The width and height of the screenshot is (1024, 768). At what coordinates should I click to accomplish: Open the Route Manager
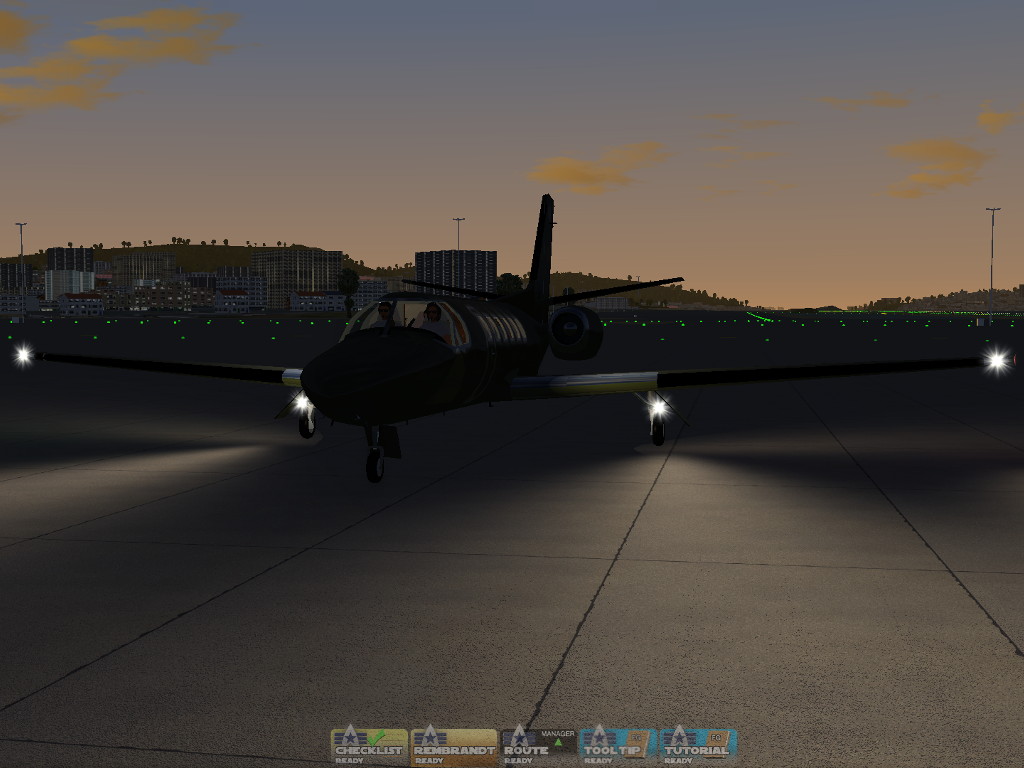pyautogui.click(x=538, y=745)
